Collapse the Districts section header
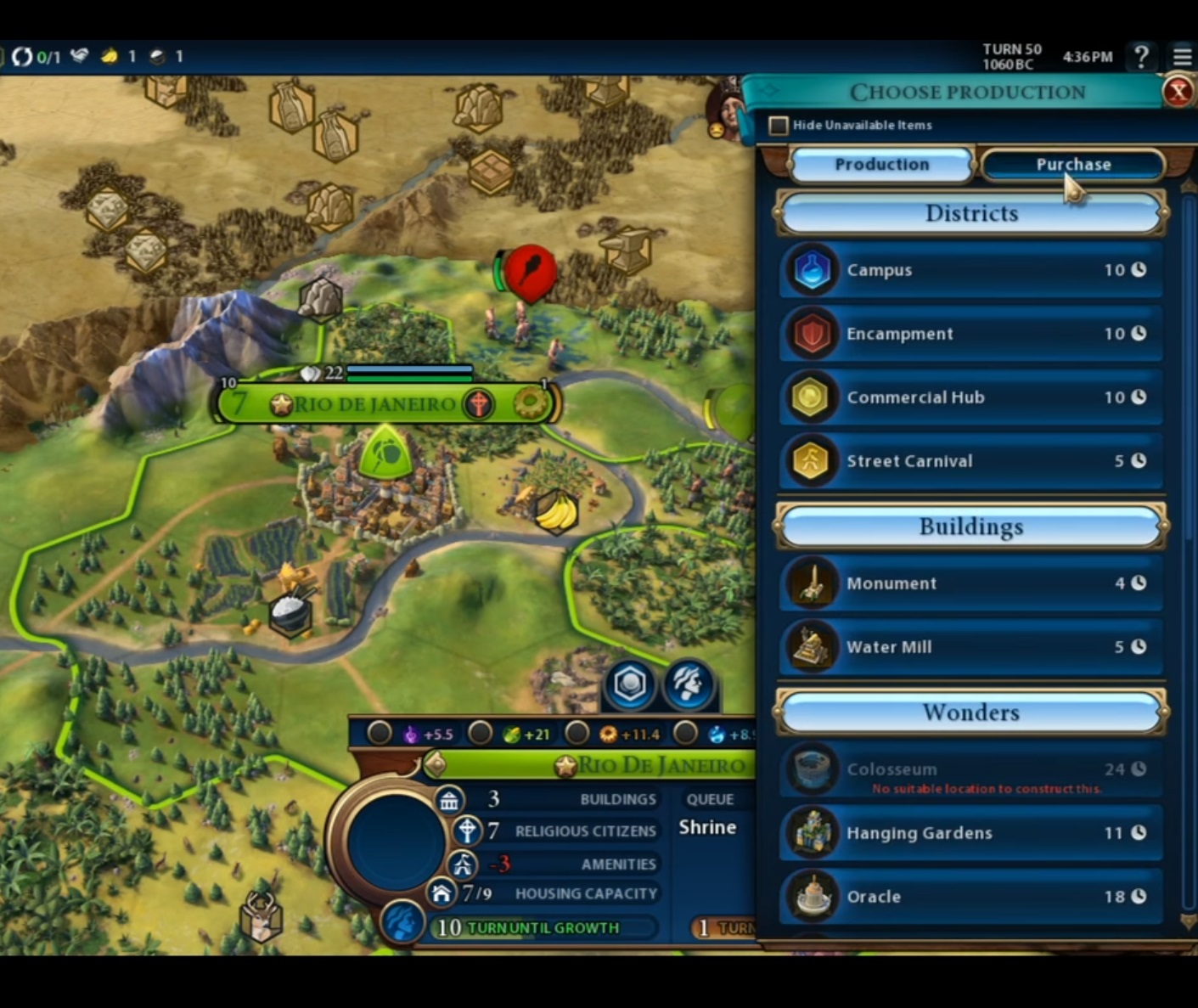The height and width of the screenshot is (1008, 1198). pos(970,213)
